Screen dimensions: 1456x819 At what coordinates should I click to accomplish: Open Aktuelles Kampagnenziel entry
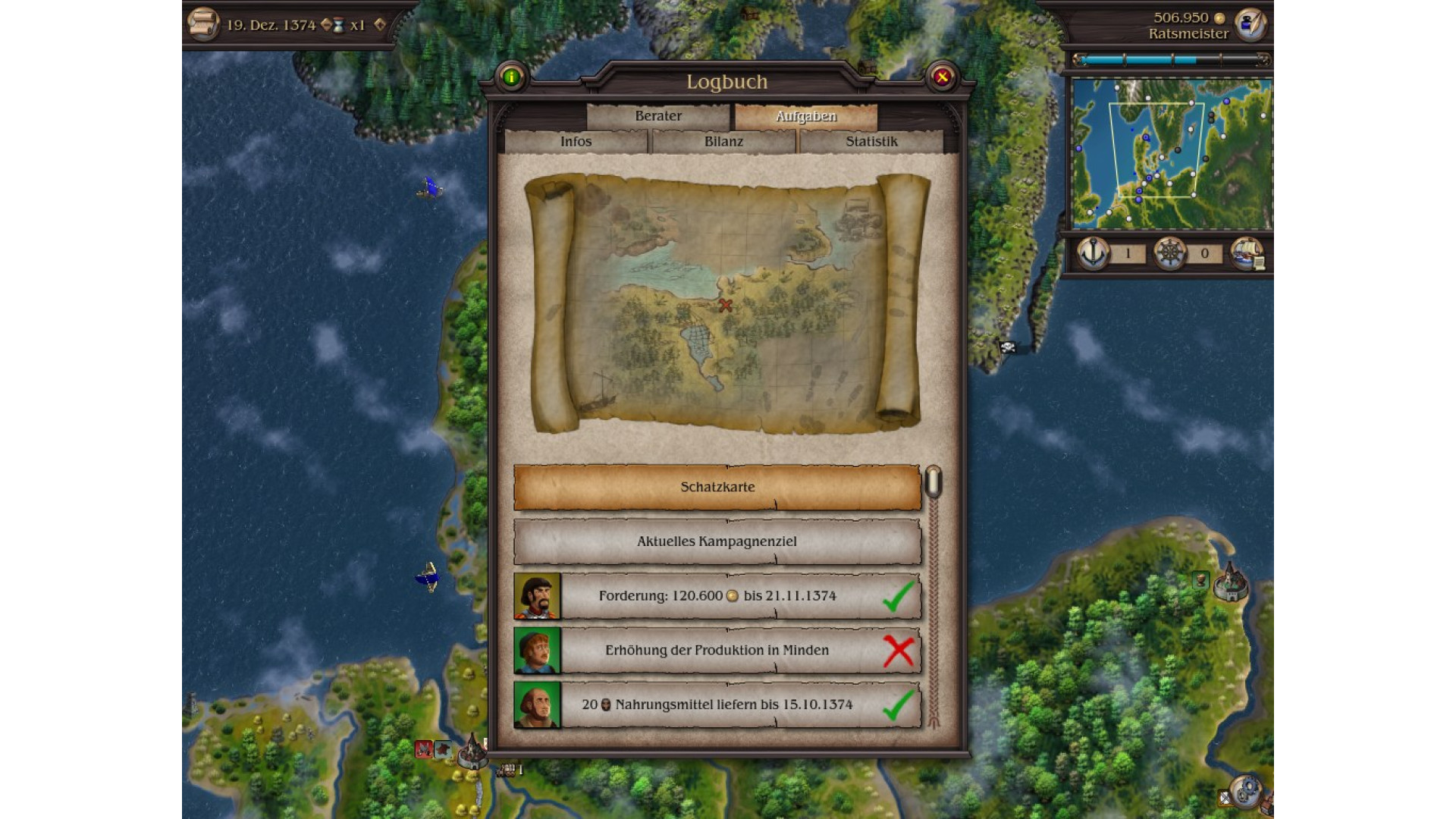[717, 541]
